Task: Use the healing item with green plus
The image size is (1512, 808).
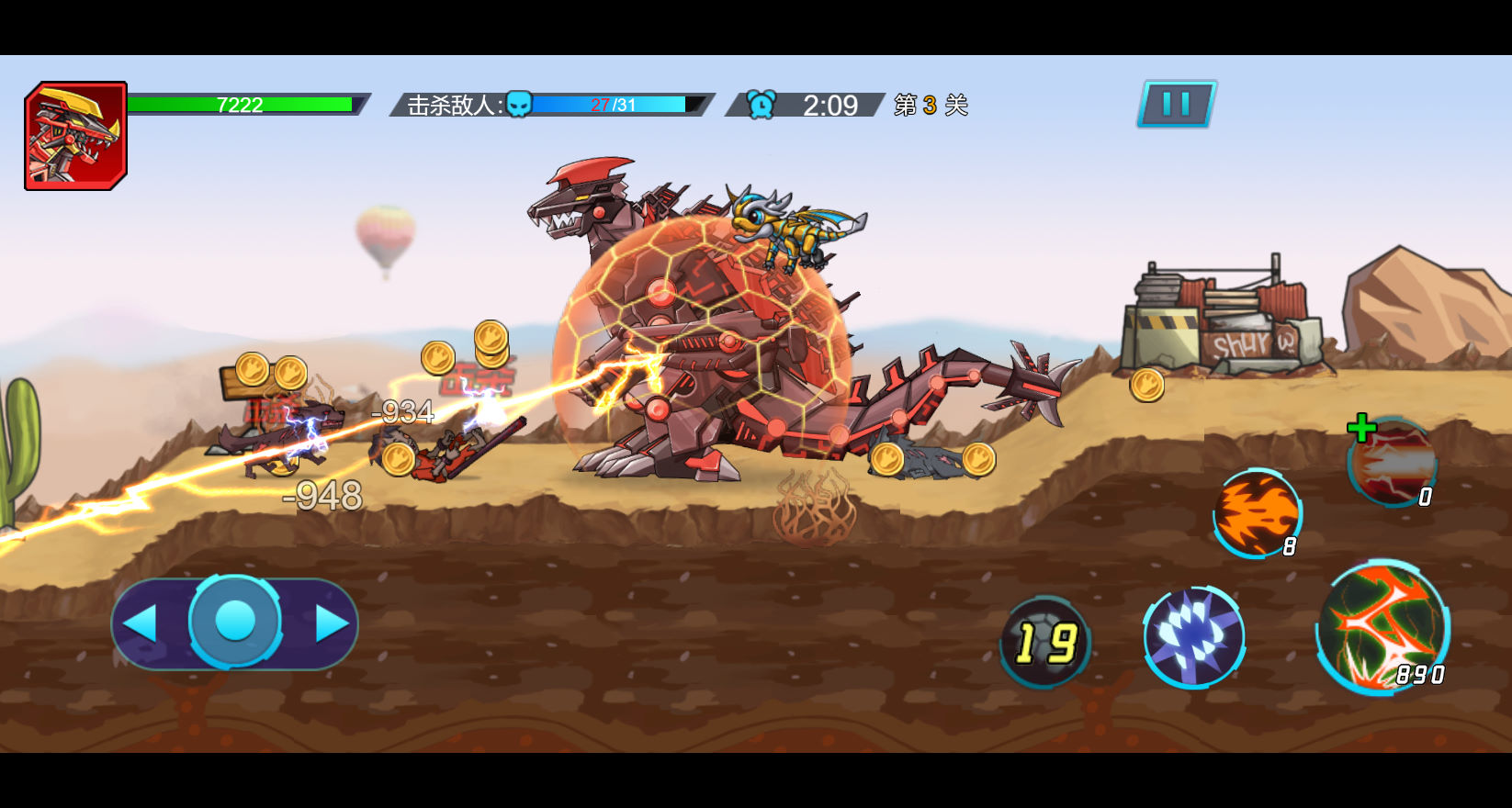Action: (1392, 463)
